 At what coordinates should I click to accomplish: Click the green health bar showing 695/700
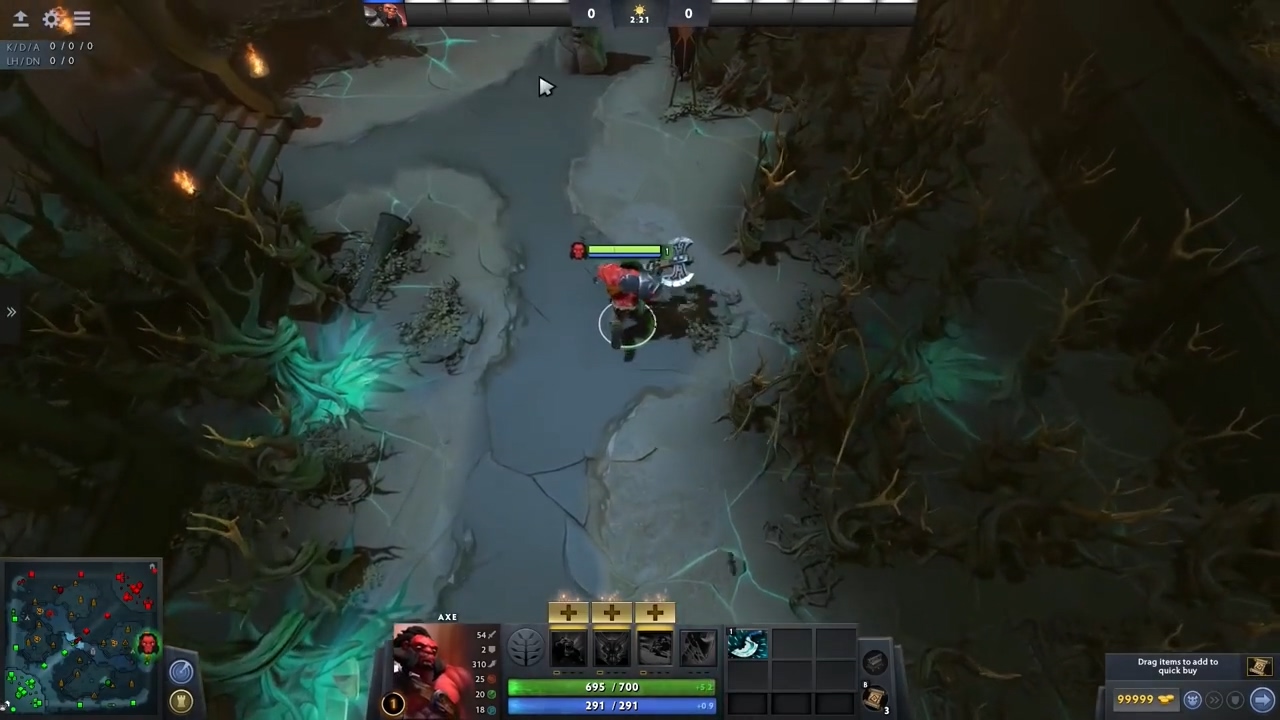click(x=611, y=687)
